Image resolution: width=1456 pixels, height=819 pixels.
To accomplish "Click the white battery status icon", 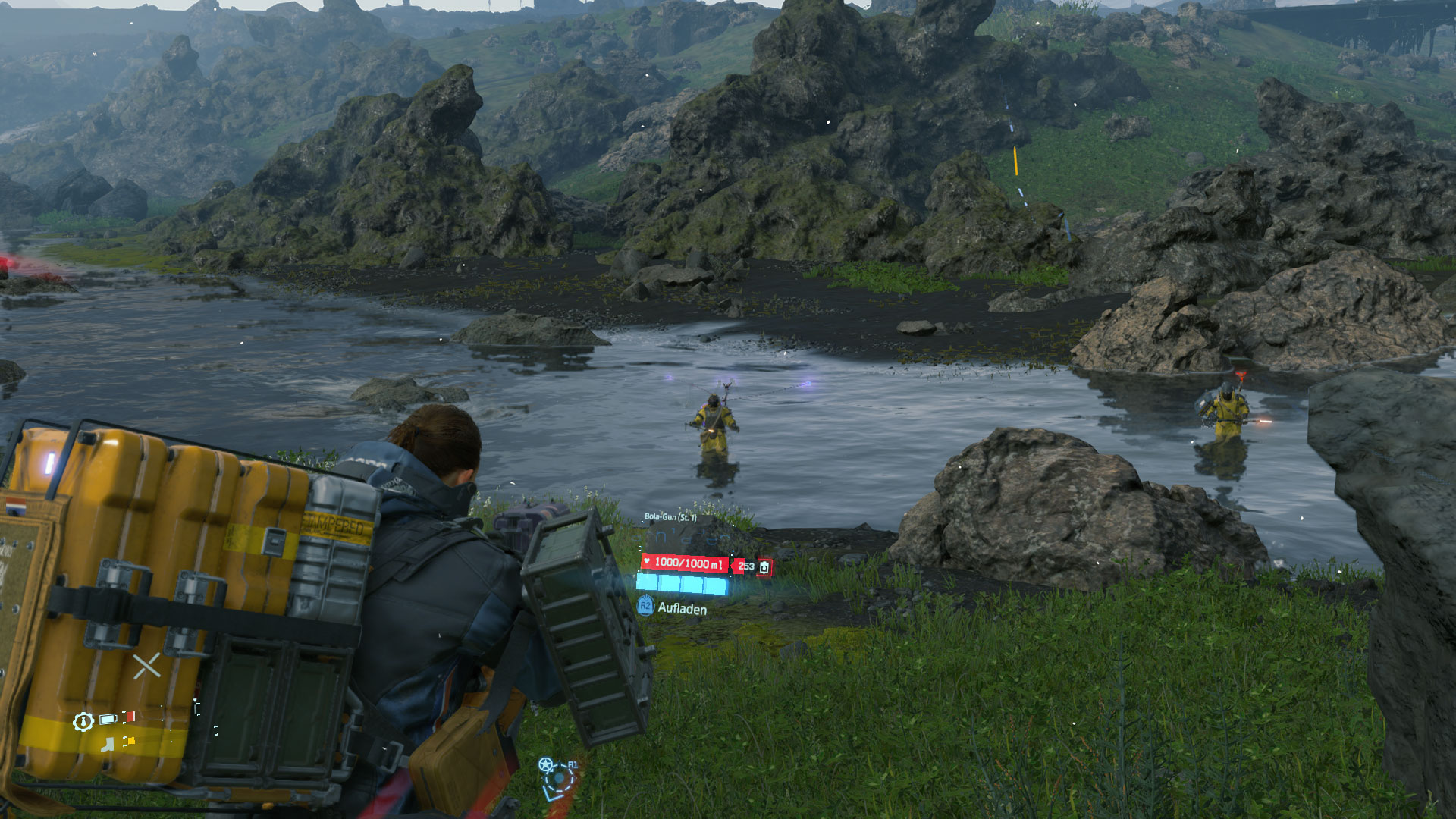I will (108, 719).
